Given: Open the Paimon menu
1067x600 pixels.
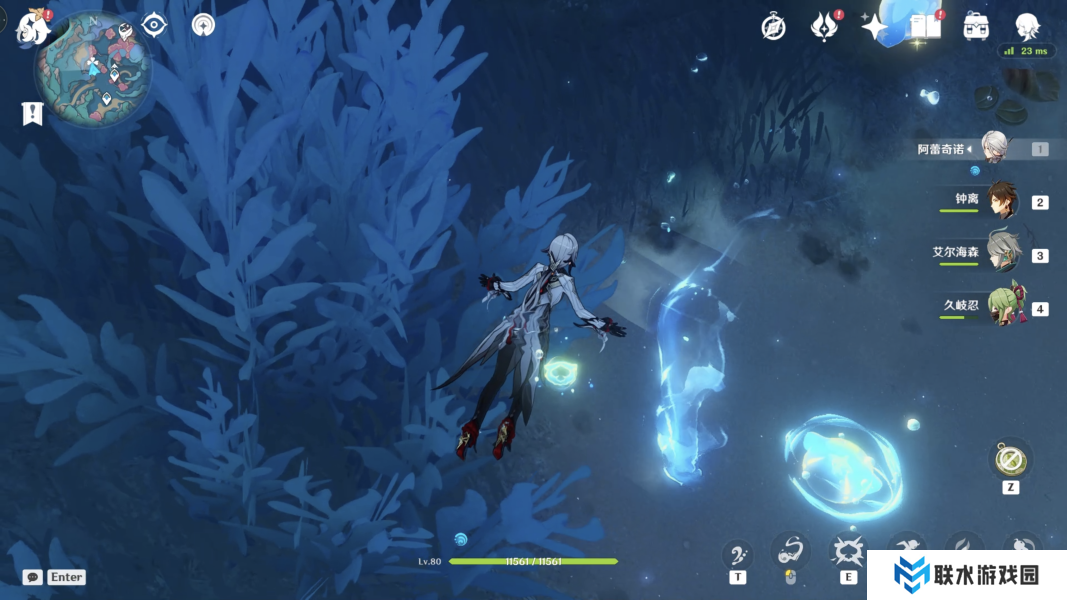Looking at the screenshot, I should click(x=32, y=27).
